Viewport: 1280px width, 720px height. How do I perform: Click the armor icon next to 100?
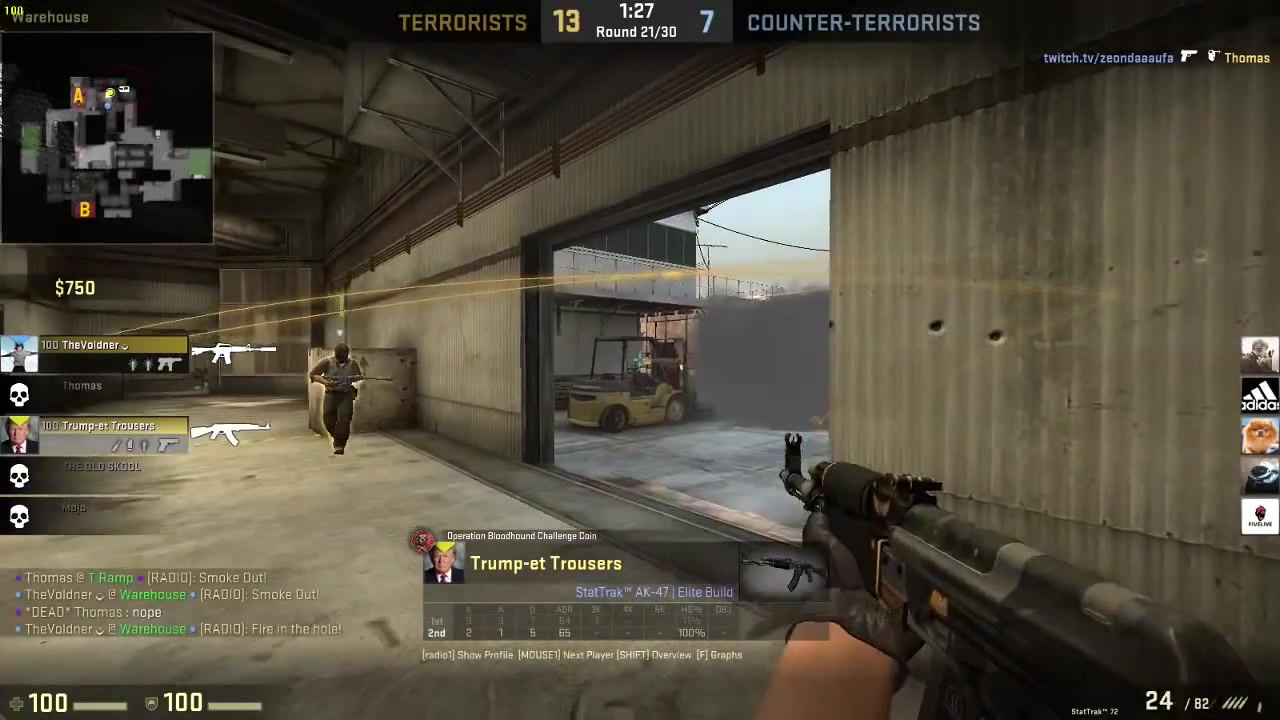tap(151, 703)
